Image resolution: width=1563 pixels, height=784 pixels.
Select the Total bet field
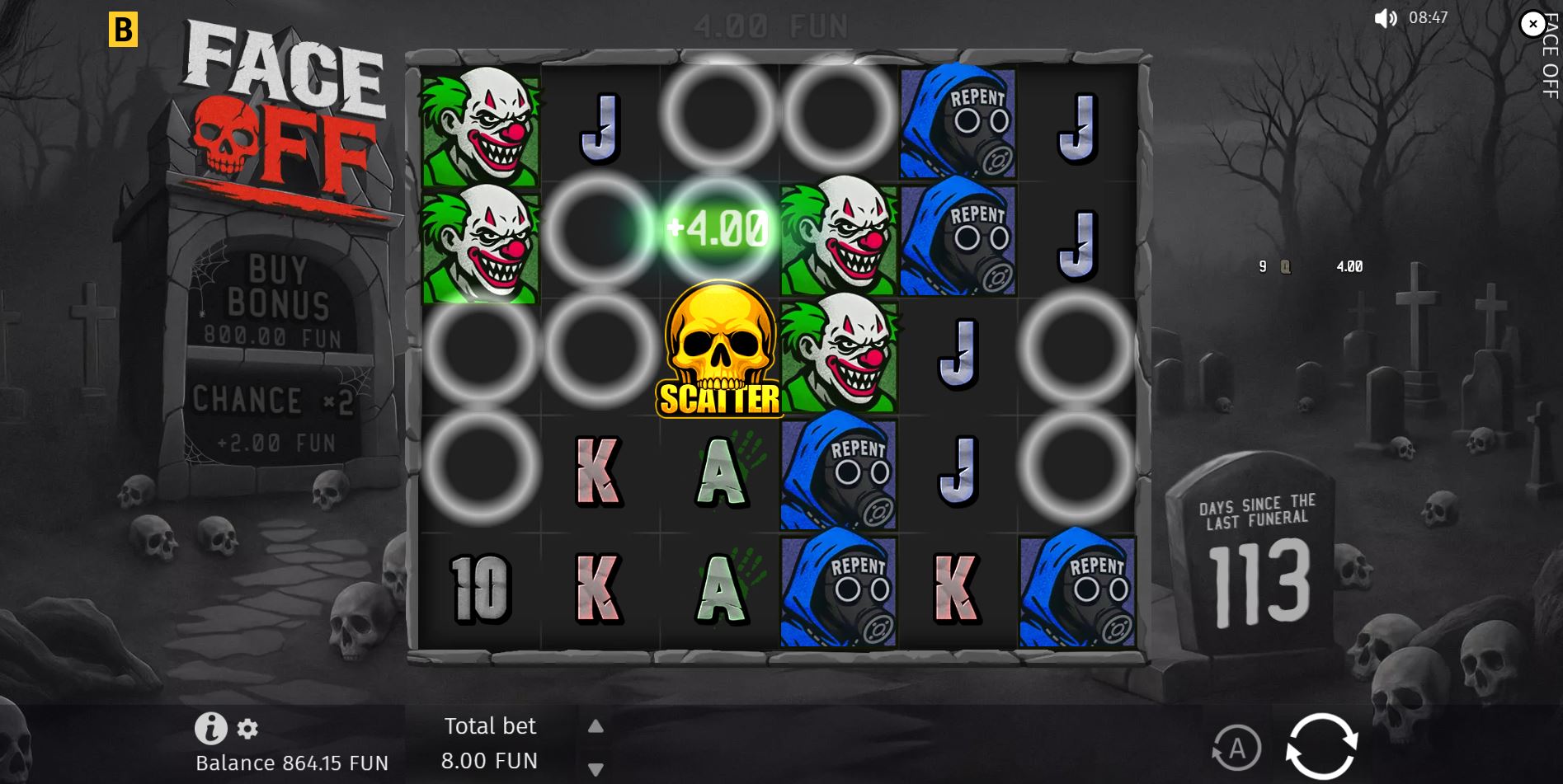coord(491,742)
